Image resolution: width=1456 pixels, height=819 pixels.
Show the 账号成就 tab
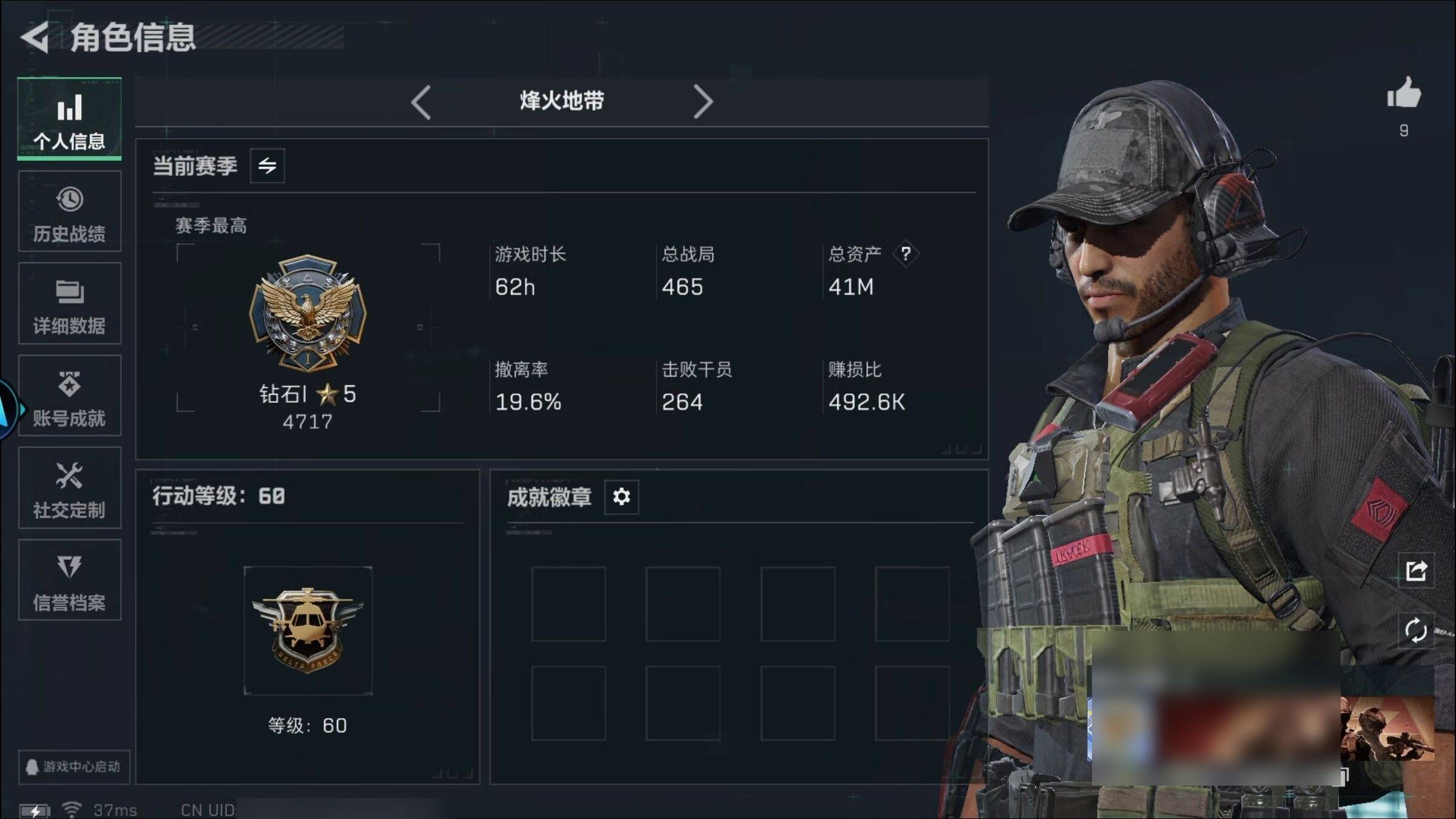click(69, 396)
